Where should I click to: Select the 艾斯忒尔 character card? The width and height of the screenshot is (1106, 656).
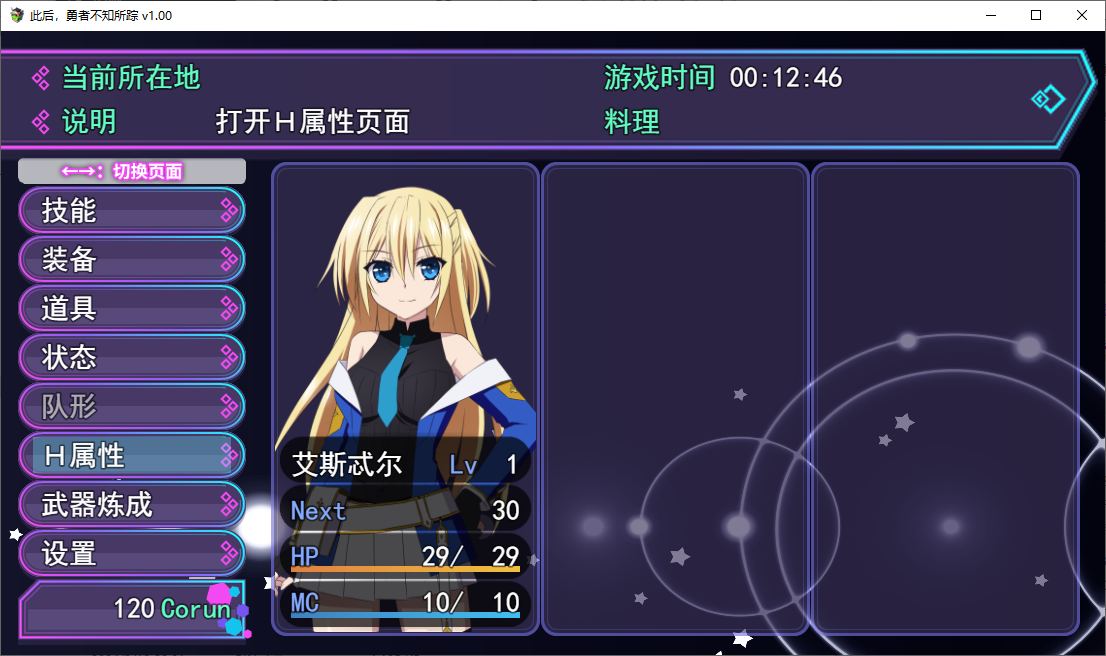pos(405,398)
